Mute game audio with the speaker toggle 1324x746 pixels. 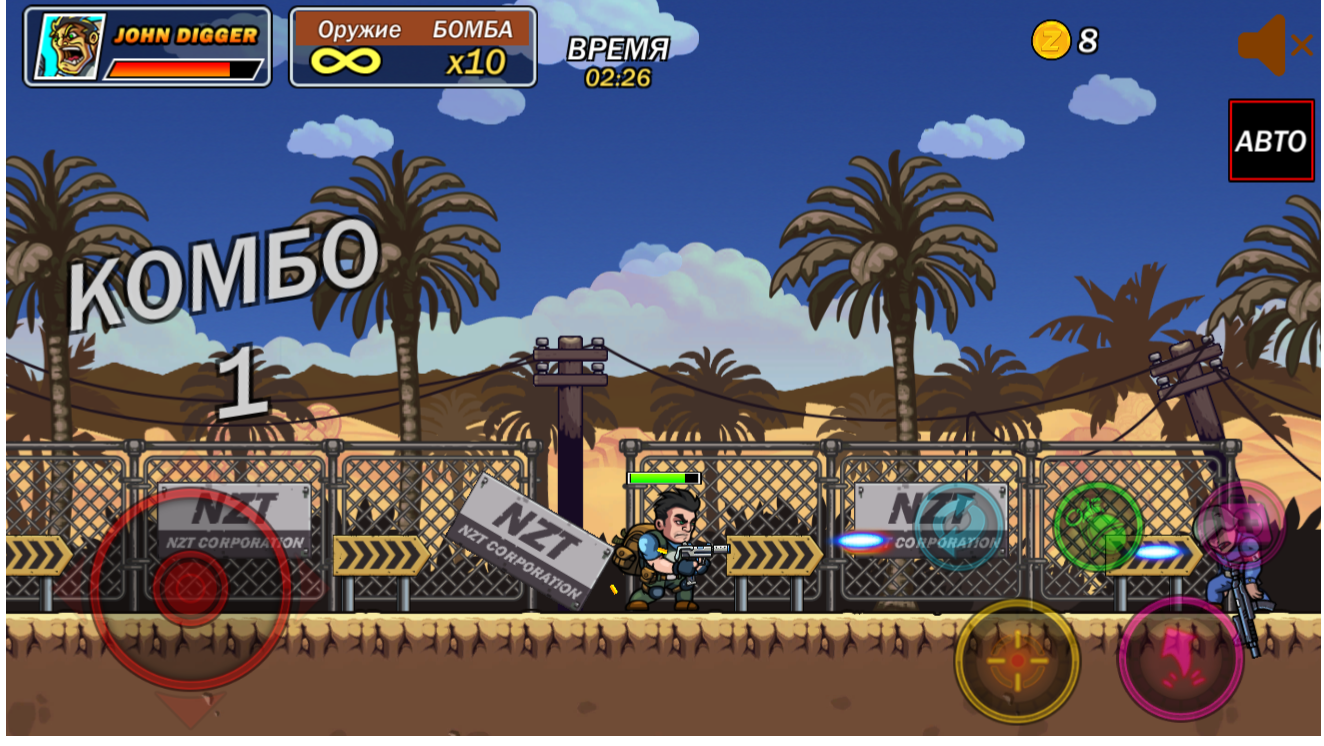1265,43
